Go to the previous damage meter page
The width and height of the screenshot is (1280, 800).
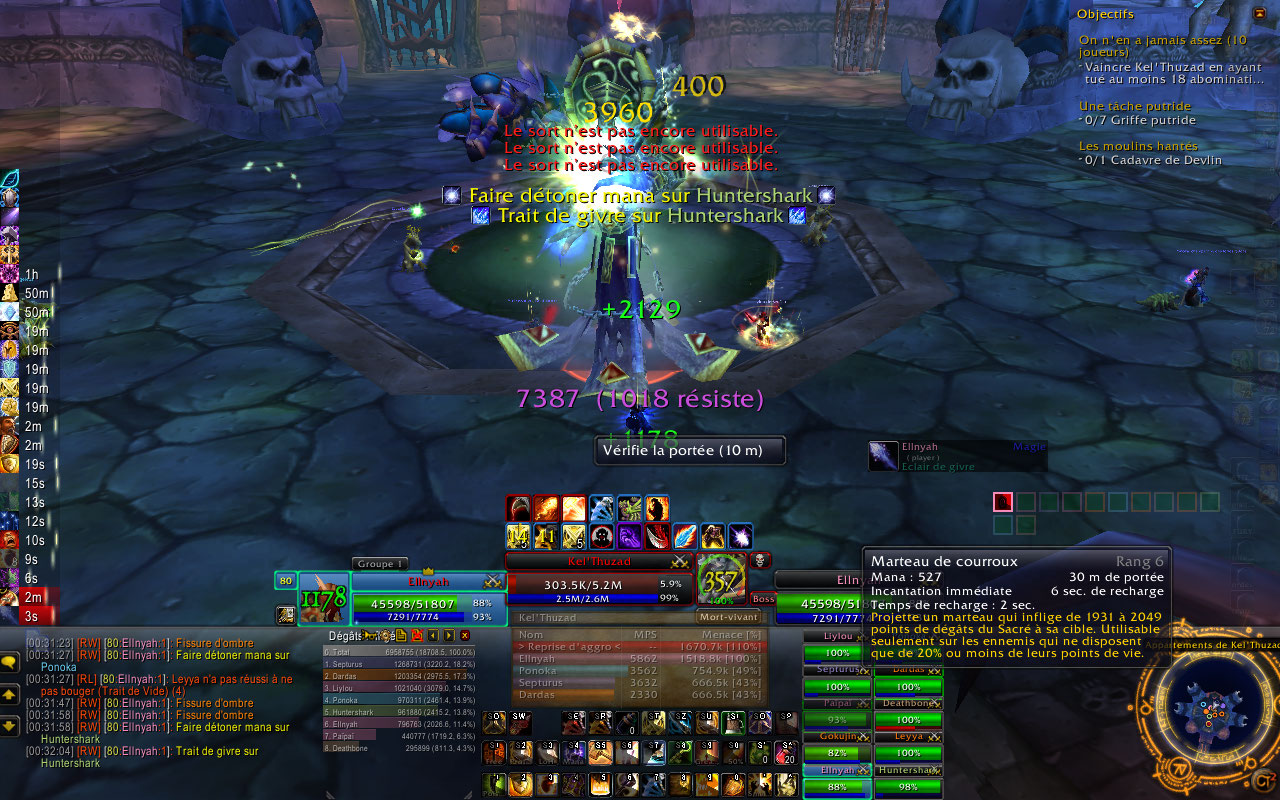coord(433,635)
